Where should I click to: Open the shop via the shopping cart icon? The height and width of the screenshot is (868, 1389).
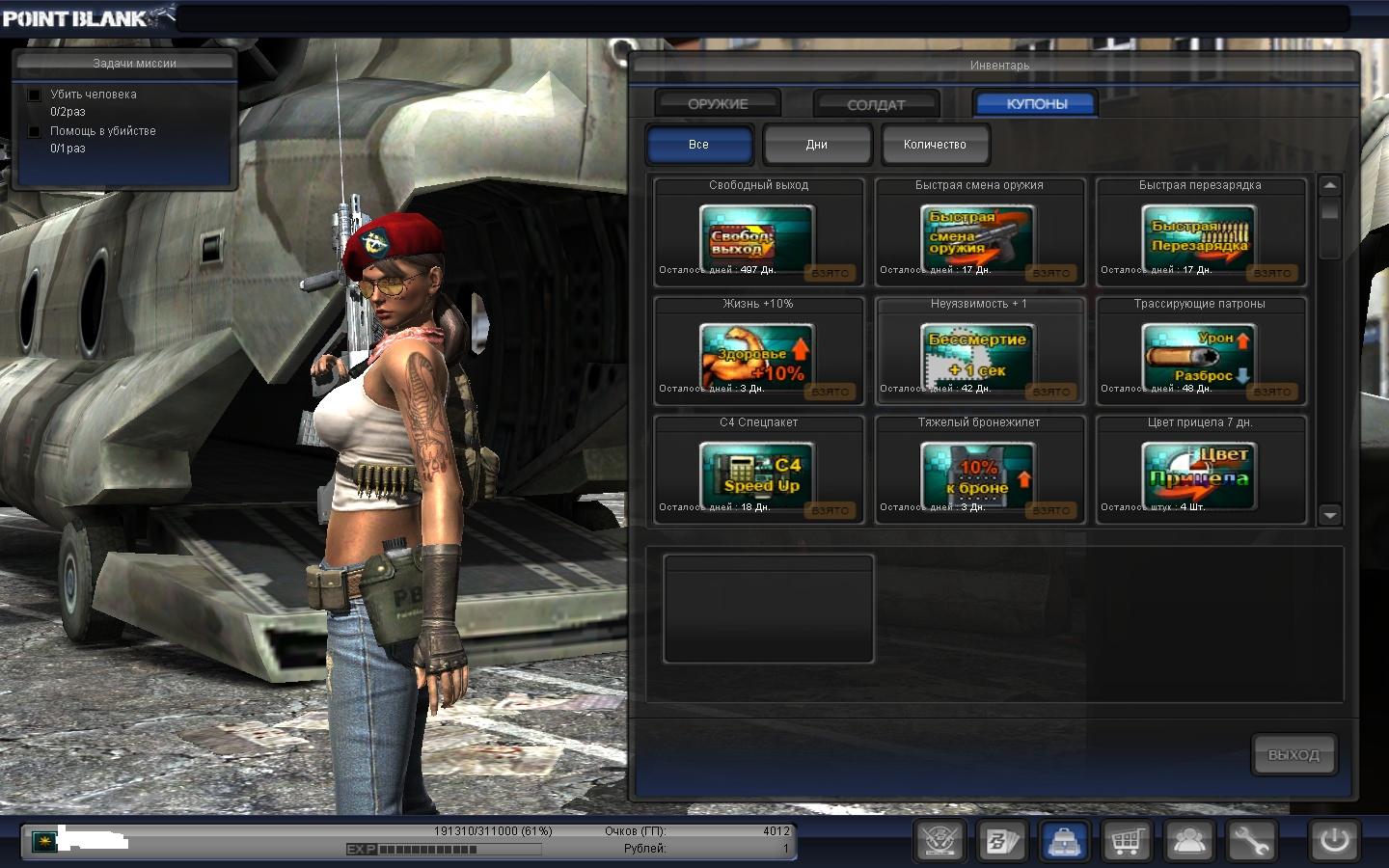pos(1126,841)
